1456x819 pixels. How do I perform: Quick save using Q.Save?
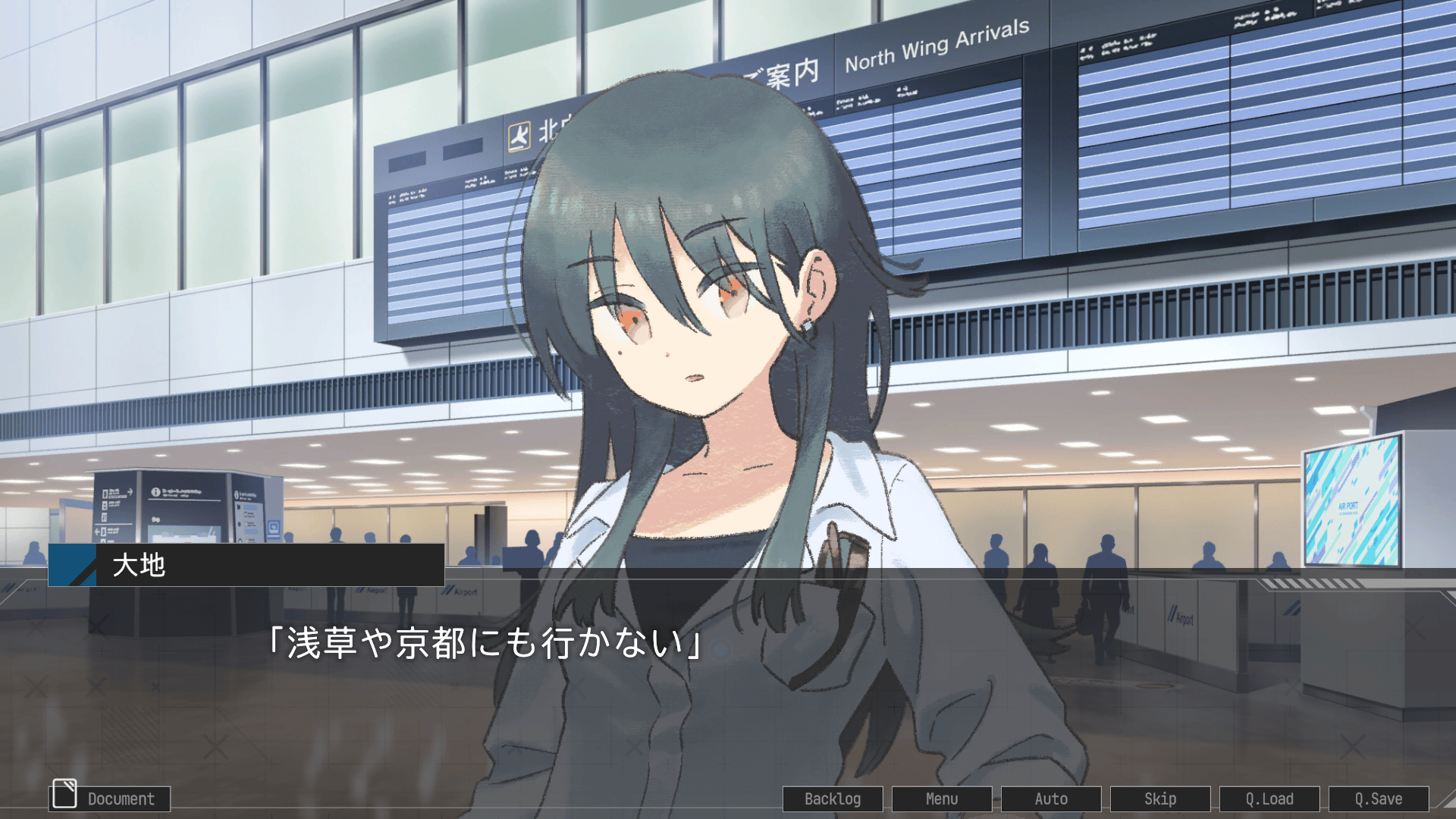click(1380, 798)
